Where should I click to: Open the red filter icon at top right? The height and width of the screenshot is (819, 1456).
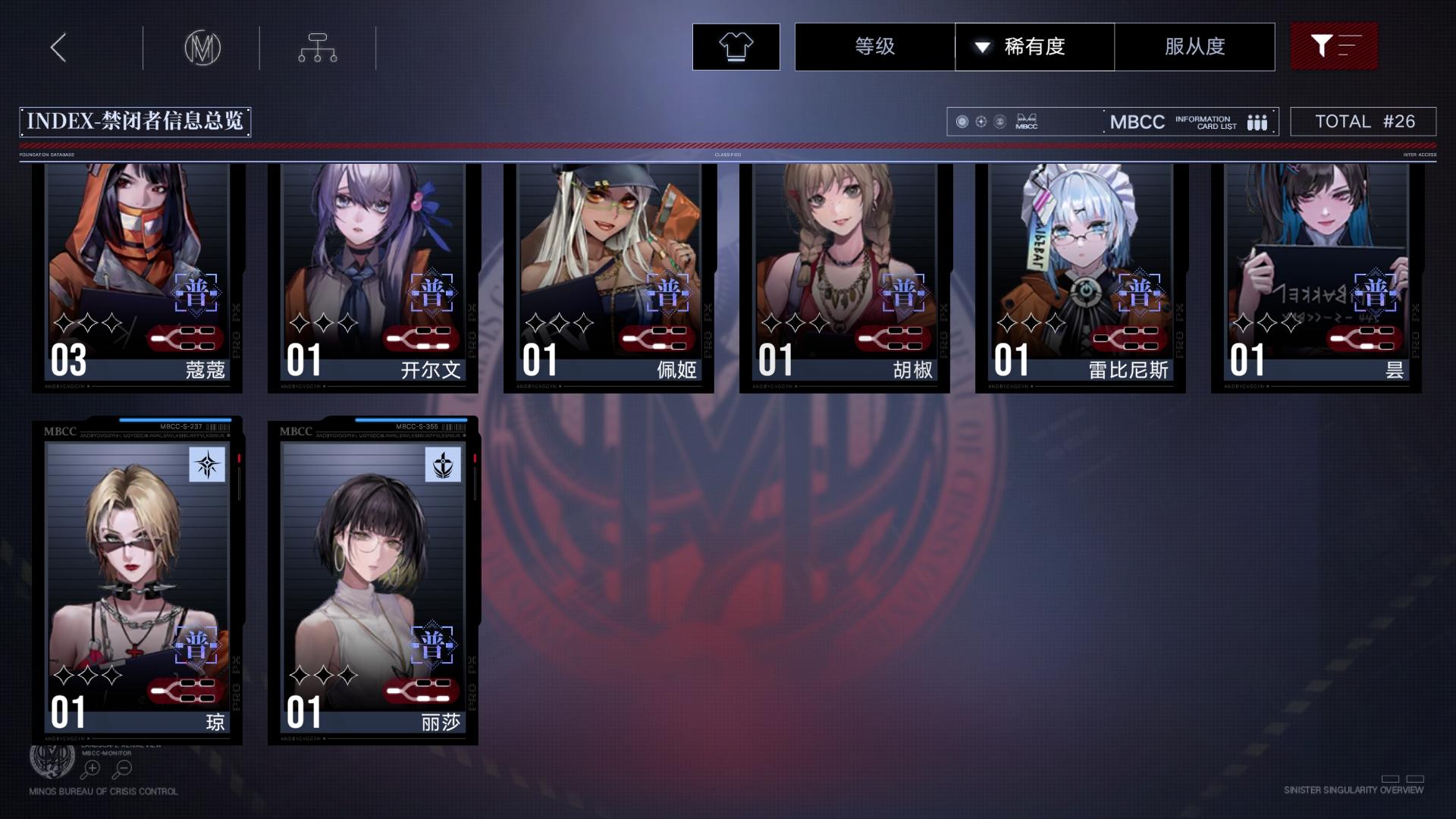pos(1333,46)
